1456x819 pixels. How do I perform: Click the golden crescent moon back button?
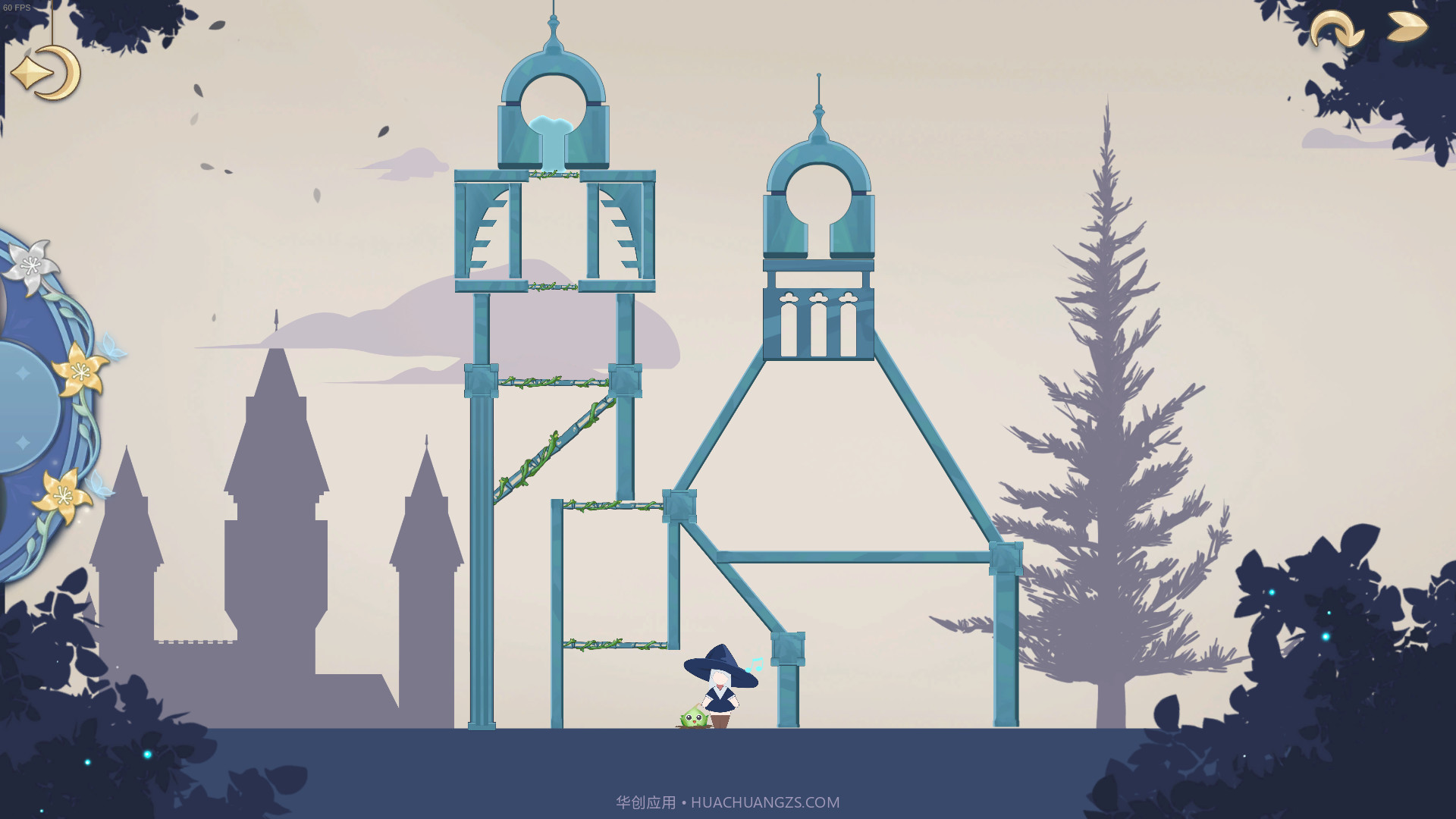pyautogui.click(x=47, y=73)
